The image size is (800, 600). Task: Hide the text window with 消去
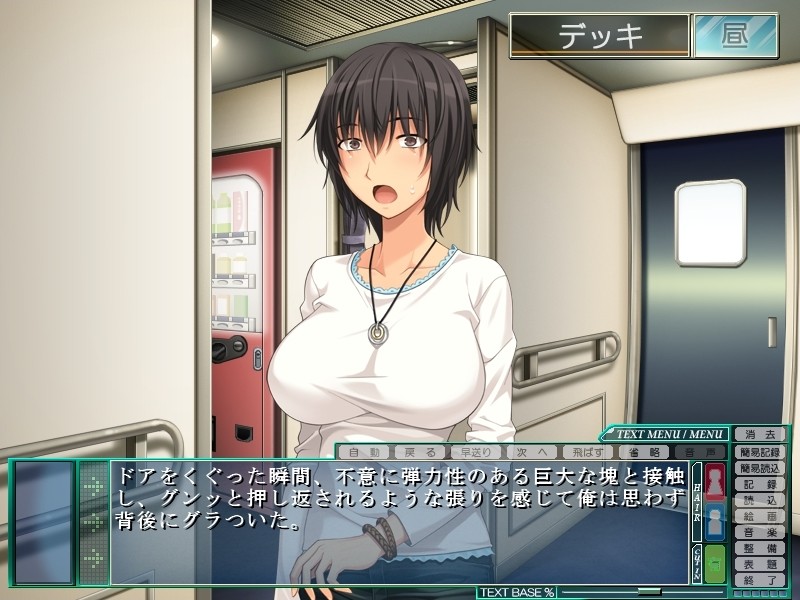click(760, 435)
